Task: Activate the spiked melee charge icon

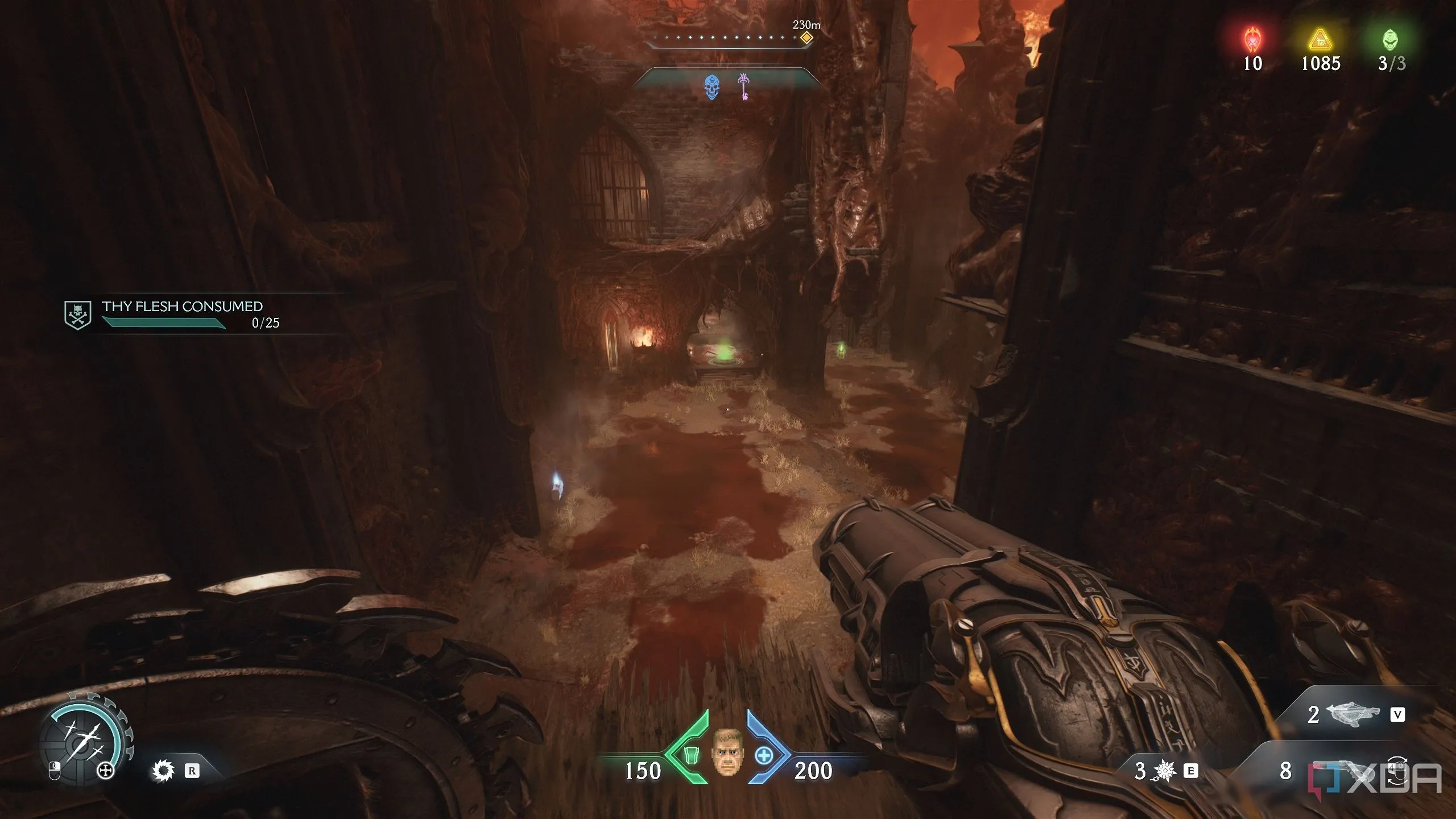Action: (1164, 771)
